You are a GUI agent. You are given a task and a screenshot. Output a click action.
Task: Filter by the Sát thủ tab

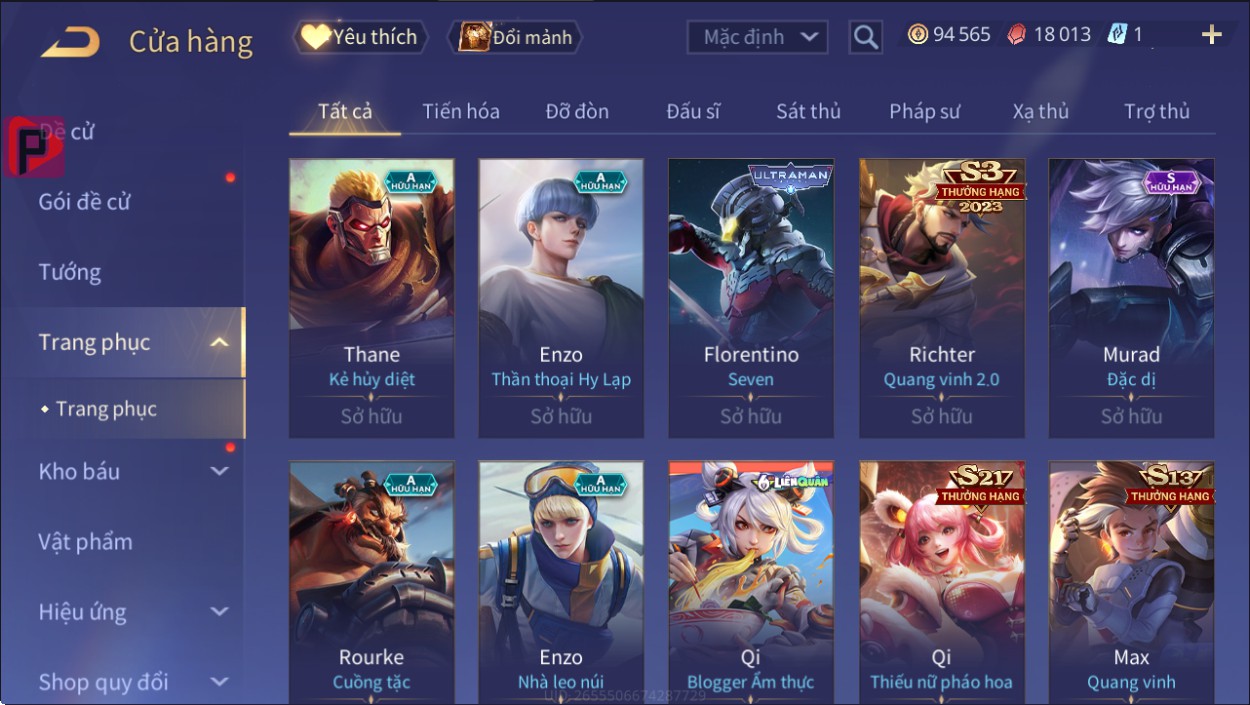808,112
